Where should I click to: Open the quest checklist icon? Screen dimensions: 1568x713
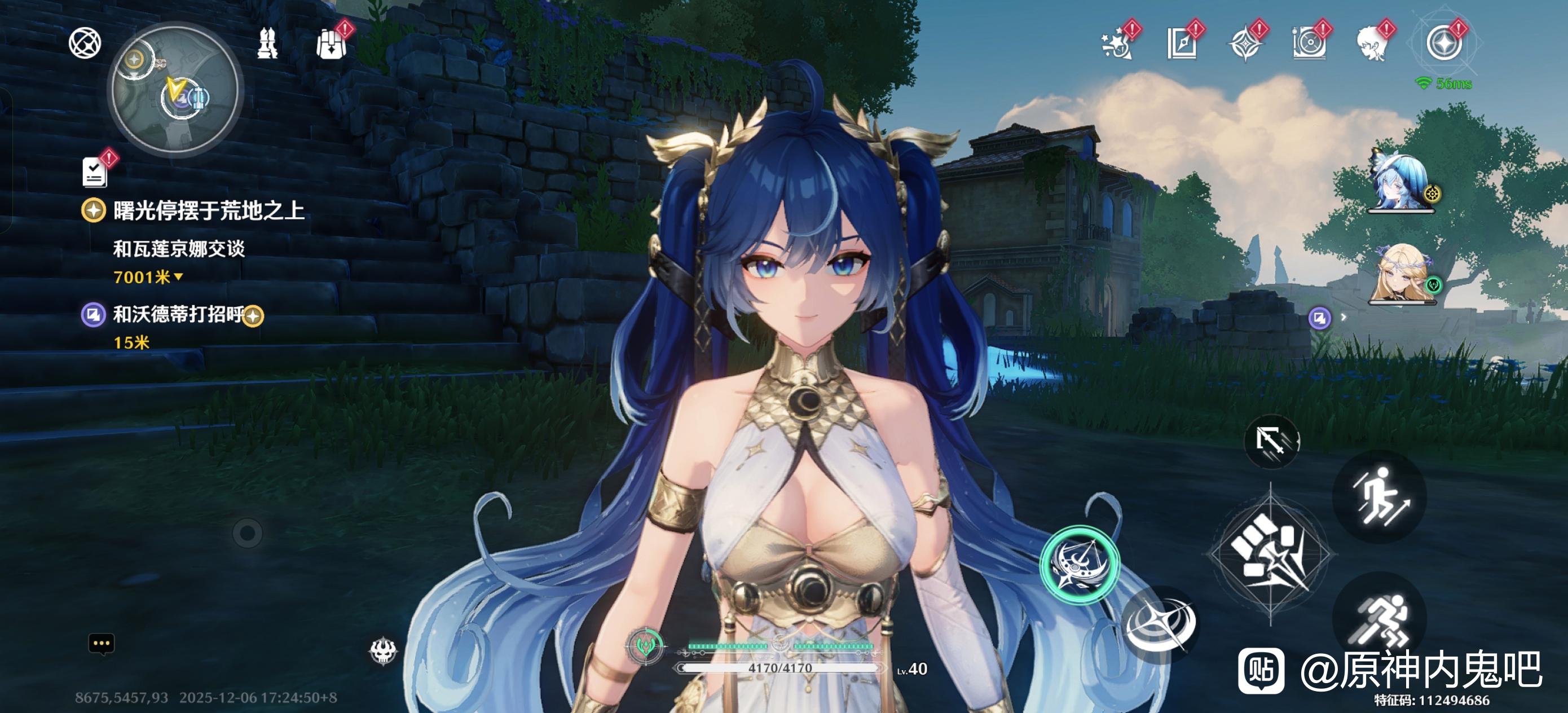(x=95, y=171)
